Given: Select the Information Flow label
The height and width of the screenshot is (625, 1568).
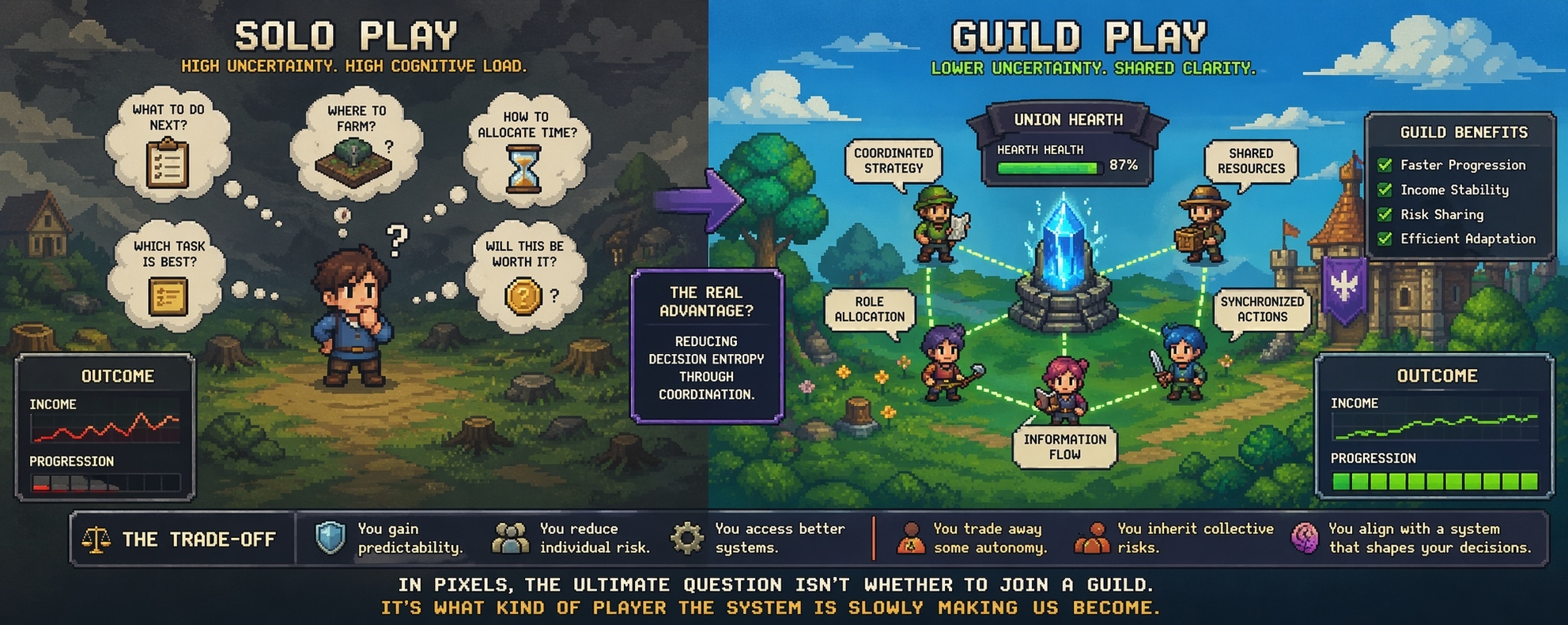Looking at the screenshot, I should [1064, 446].
